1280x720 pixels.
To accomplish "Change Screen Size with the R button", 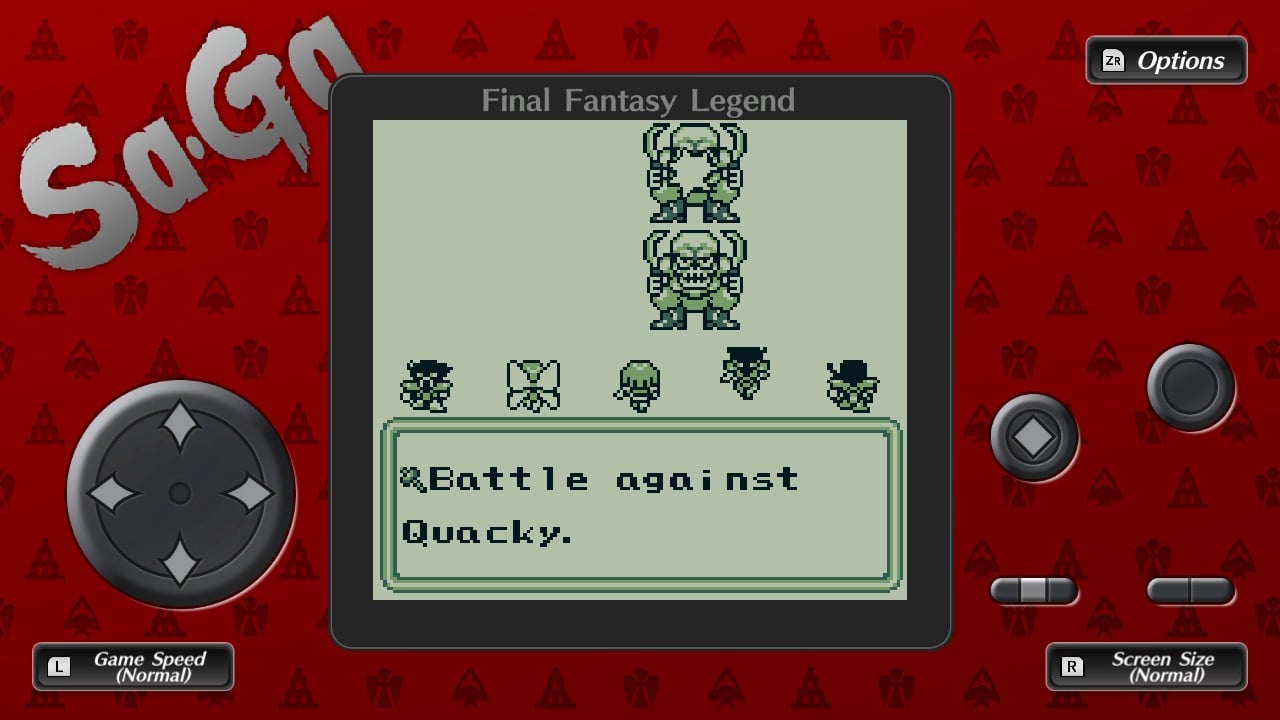I will point(1146,666).
